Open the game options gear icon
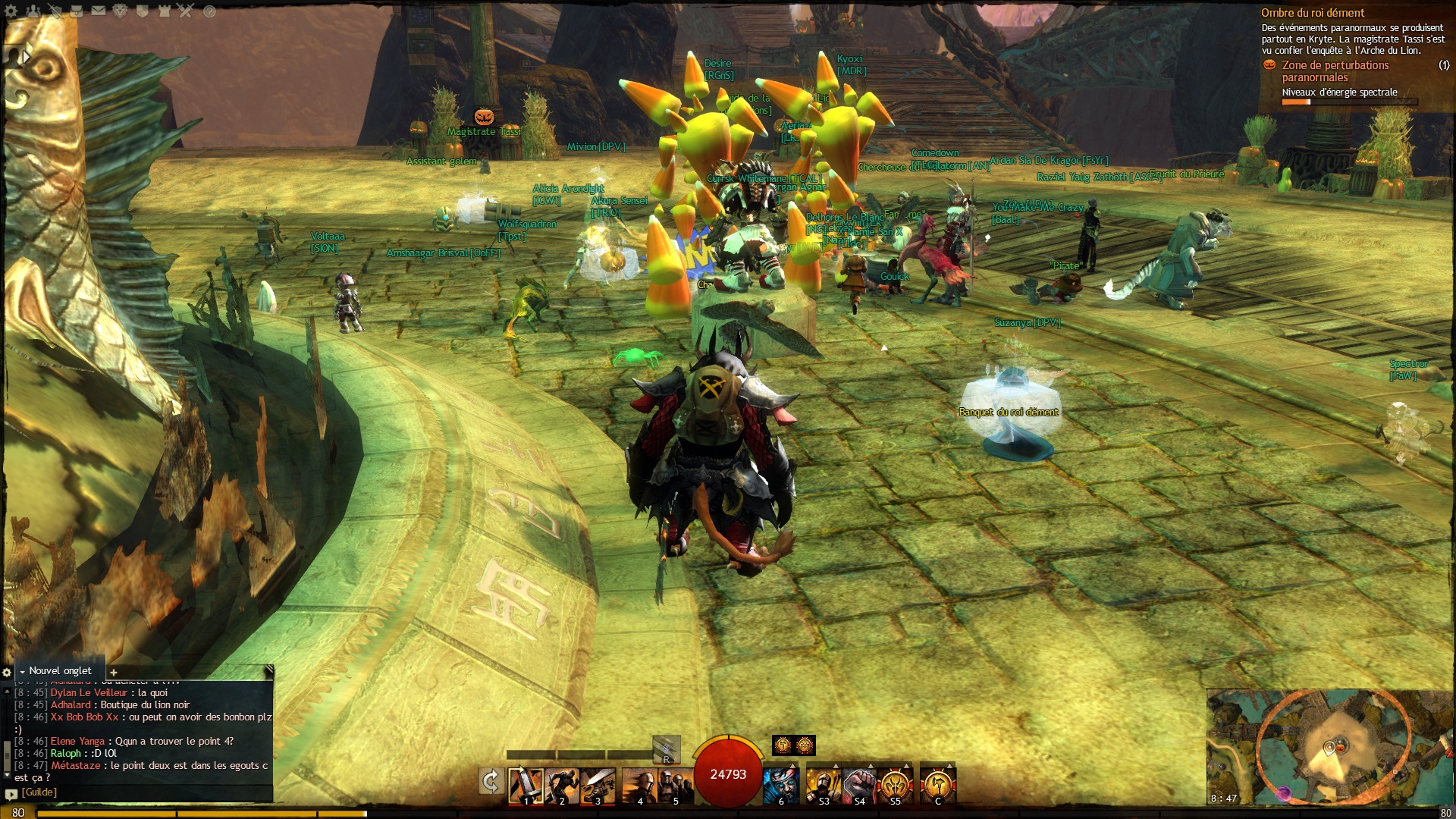 [11, 11]
